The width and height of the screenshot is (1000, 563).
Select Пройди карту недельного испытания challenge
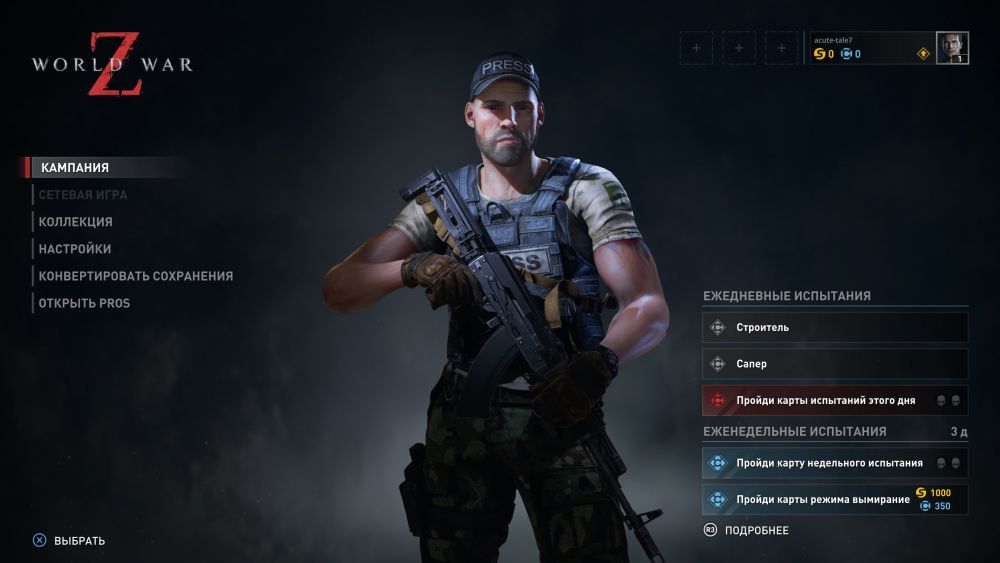pyautogui.click(x=835, y=463)
